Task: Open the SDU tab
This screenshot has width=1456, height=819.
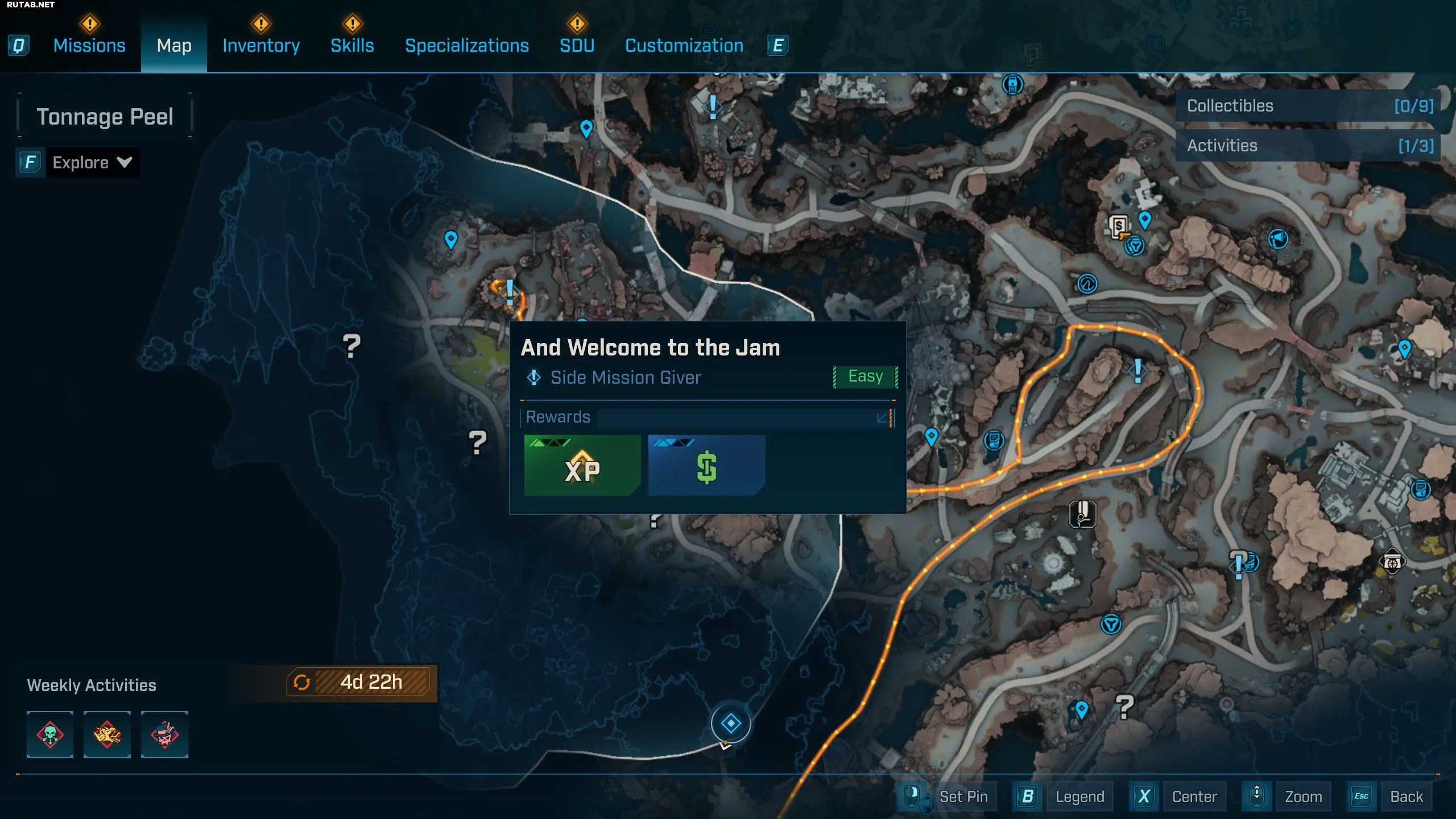Action: (x=577, y=45)
